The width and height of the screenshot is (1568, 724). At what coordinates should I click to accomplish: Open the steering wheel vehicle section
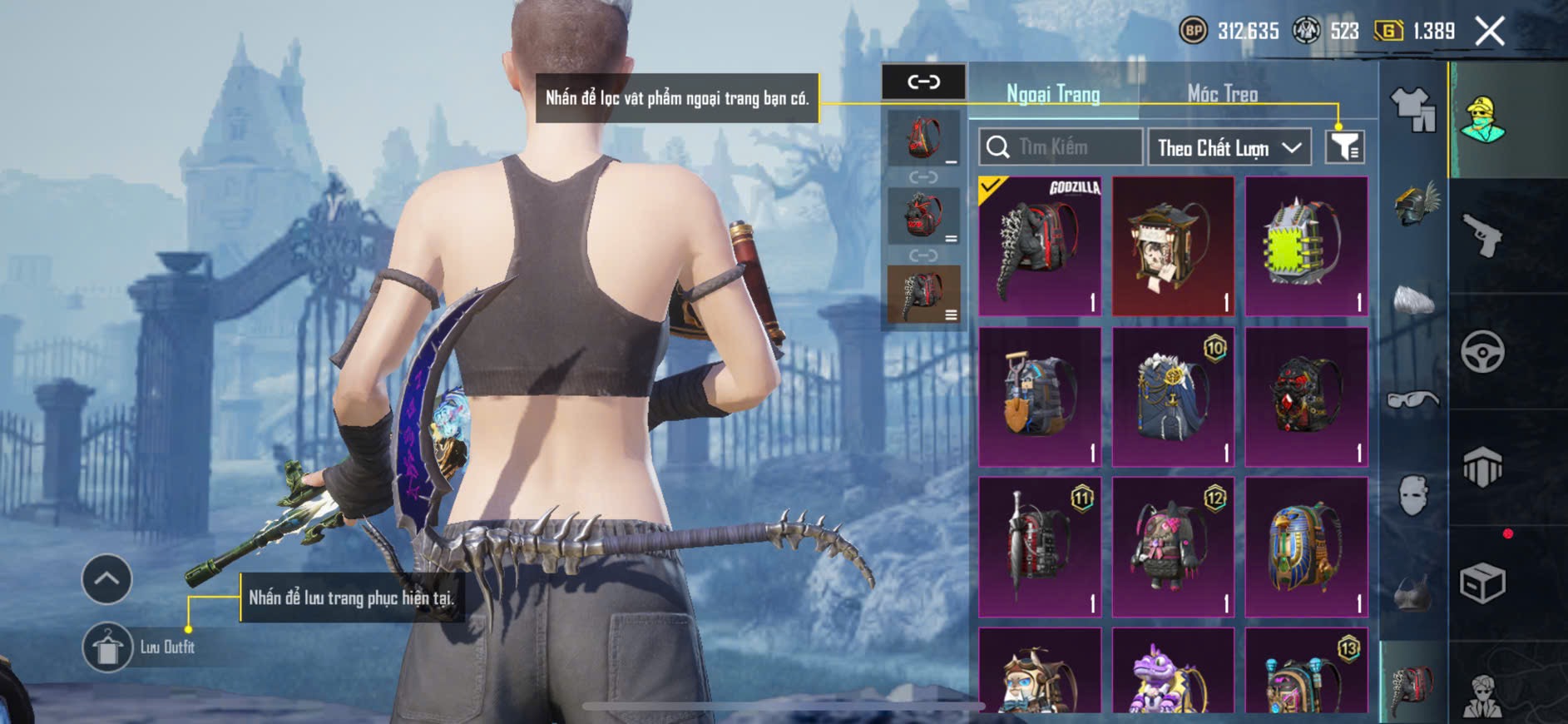[1482, 352]
